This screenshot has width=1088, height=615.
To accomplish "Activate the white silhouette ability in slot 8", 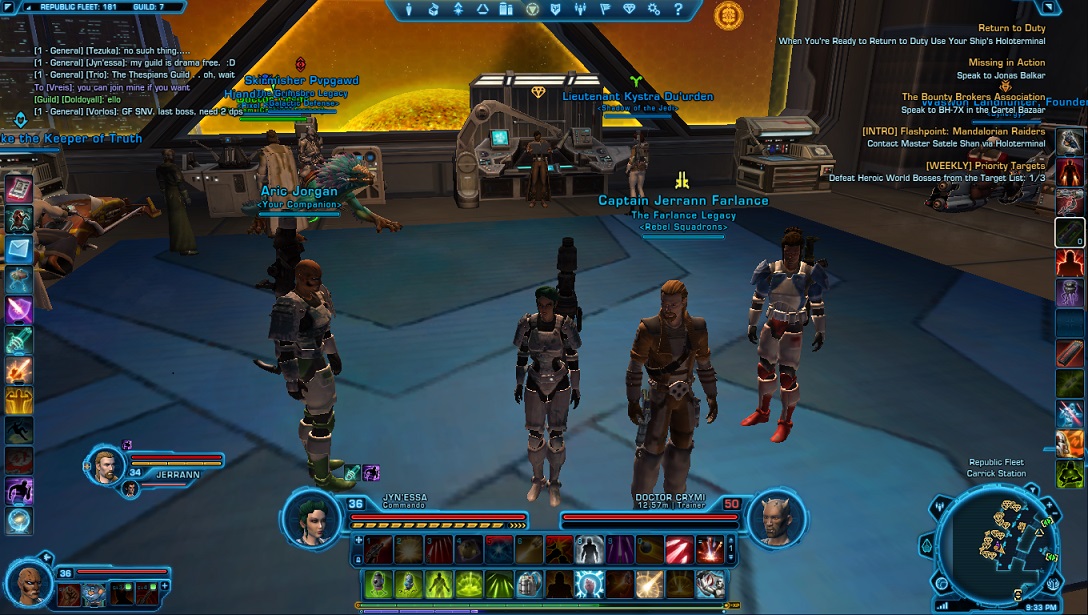I will pos(590,548).
